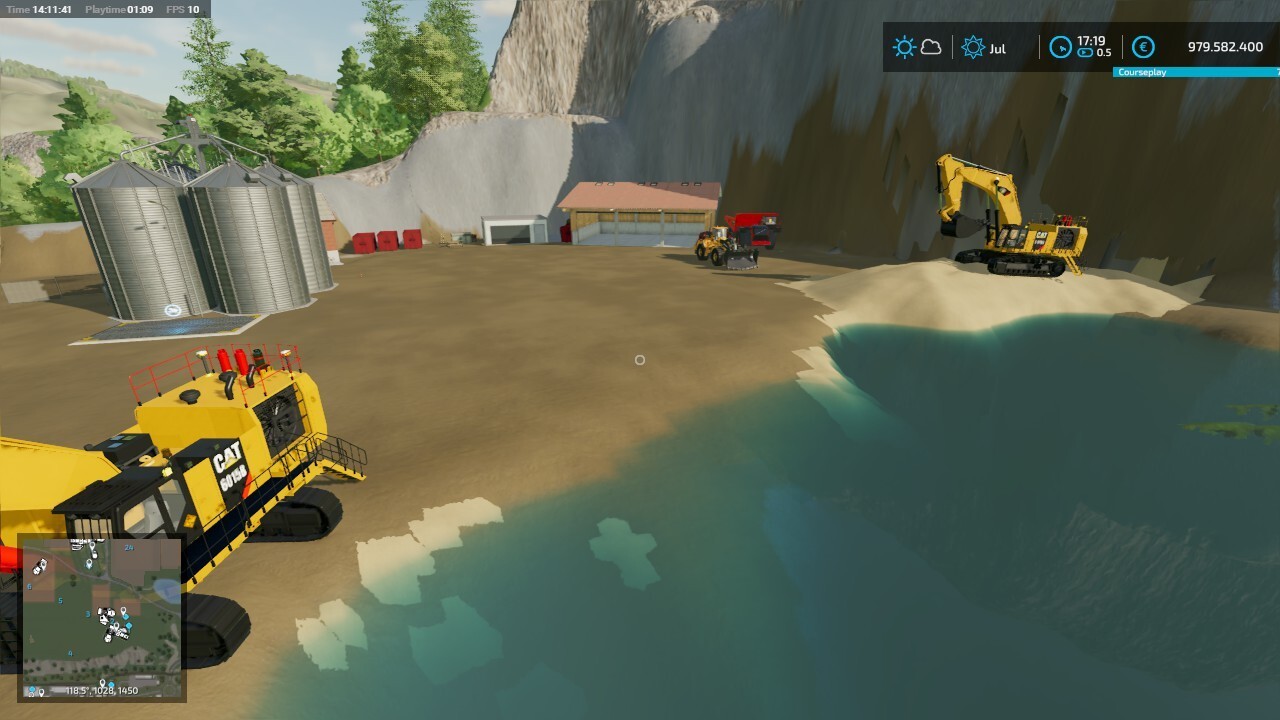Click the Courseplay info bar
This screenshot has width=1280, height=720.
[x=1196, y=73]
